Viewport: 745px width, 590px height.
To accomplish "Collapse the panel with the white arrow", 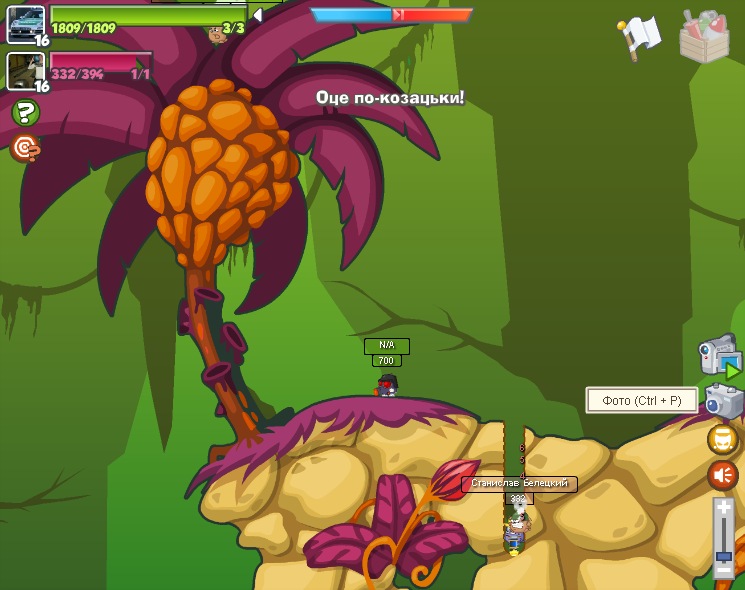I will point(257,15).
